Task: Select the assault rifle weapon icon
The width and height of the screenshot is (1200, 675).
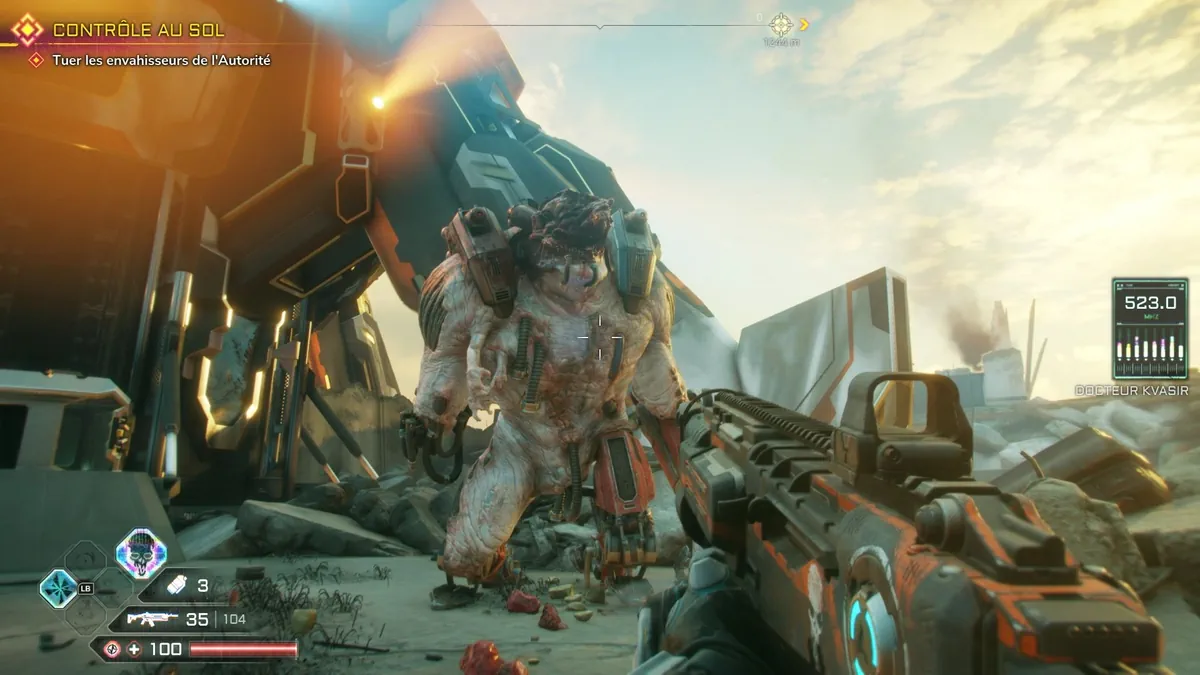Action: tap(153, 619)
